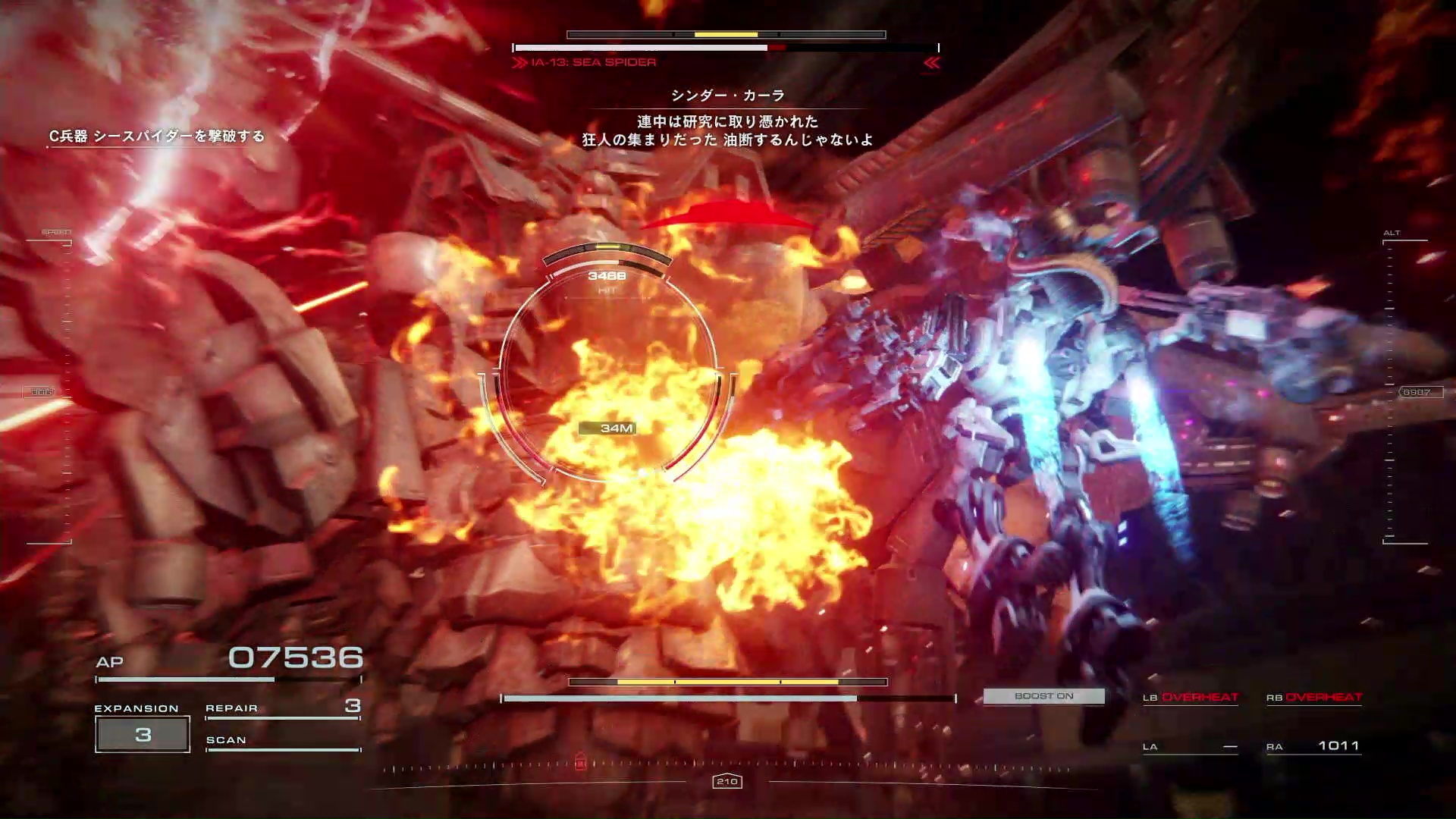Click the compass heading marker 210

coord(727,781)
